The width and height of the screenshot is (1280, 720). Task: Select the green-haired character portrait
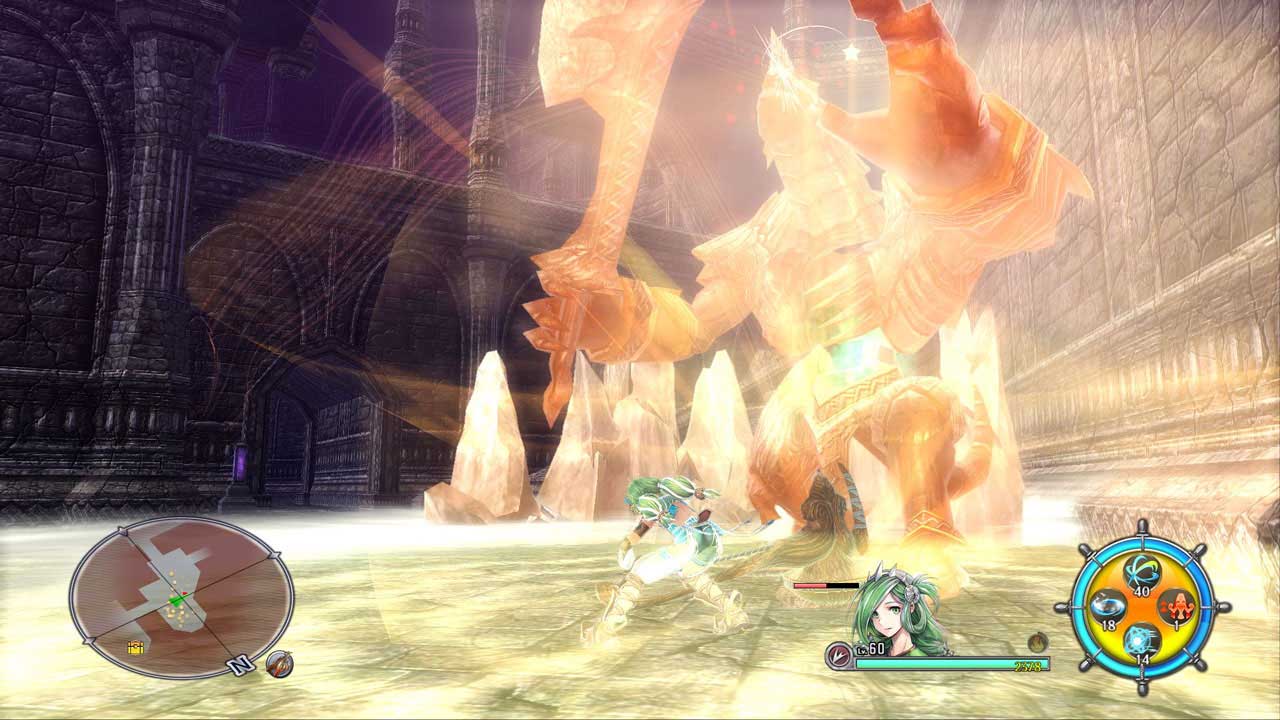pos(895,615)
